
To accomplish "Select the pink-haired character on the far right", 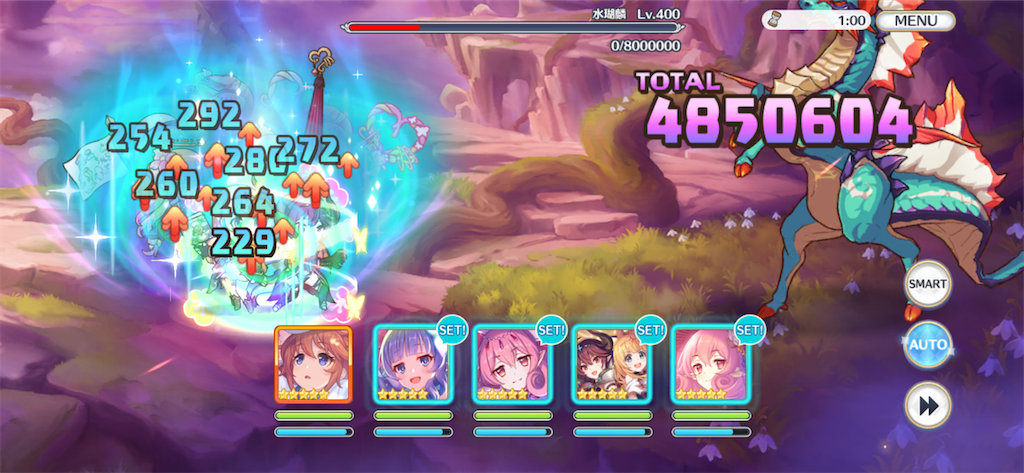I will (710, 363).
